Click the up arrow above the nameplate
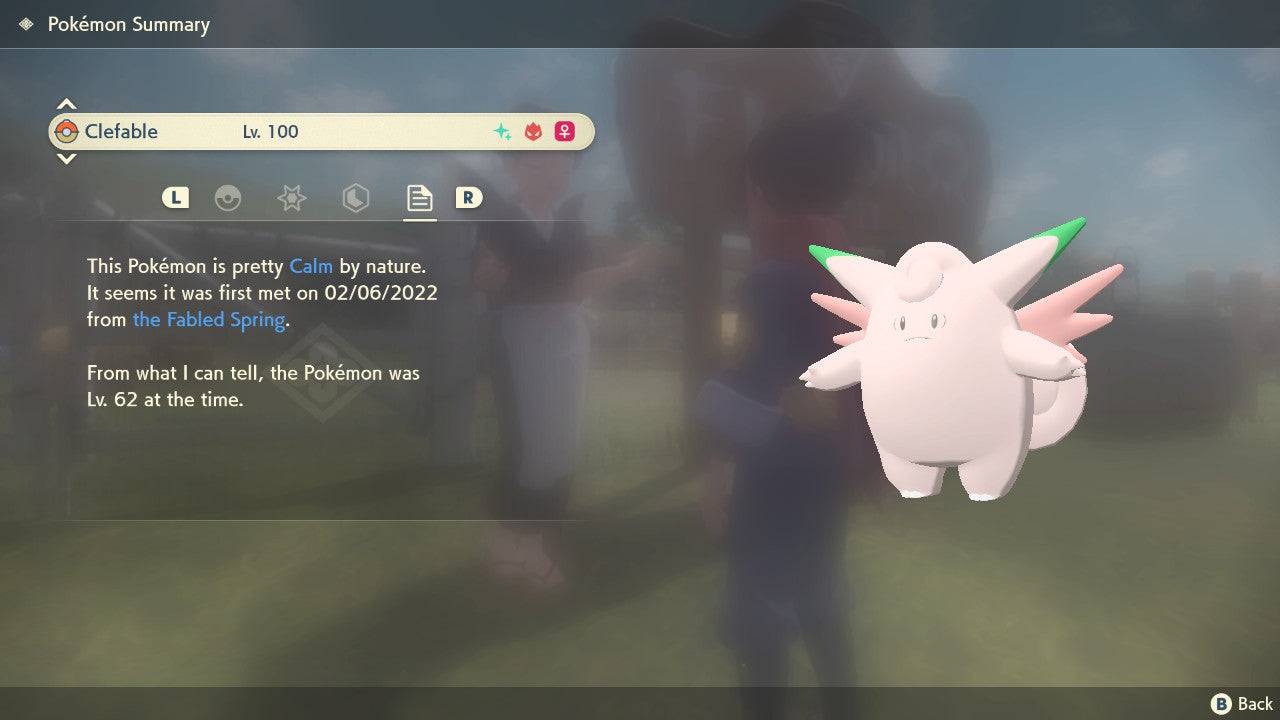 click(x=66, y=102)
